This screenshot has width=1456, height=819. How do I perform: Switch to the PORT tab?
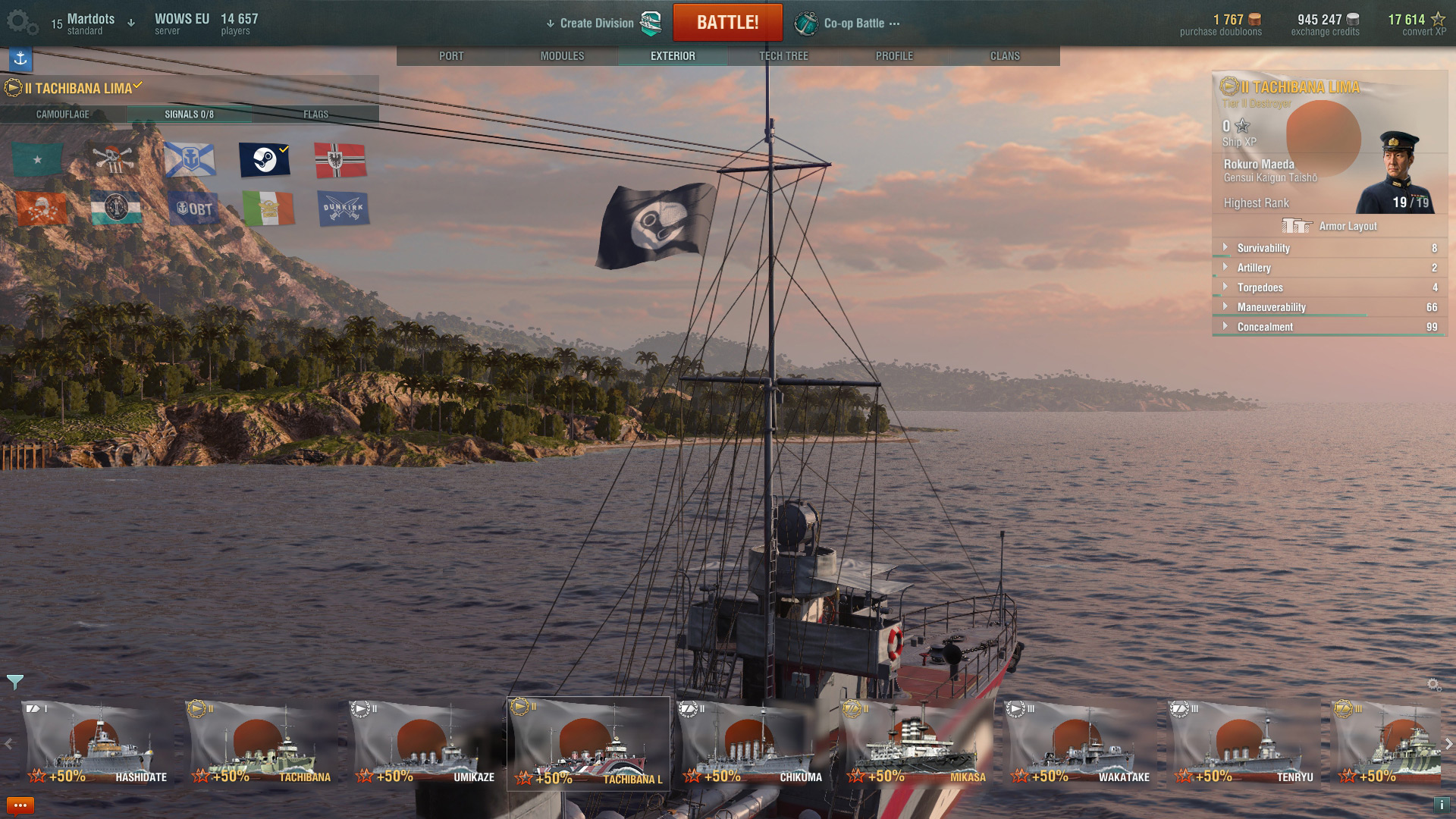pyautogui.click(x=451, y=56)
